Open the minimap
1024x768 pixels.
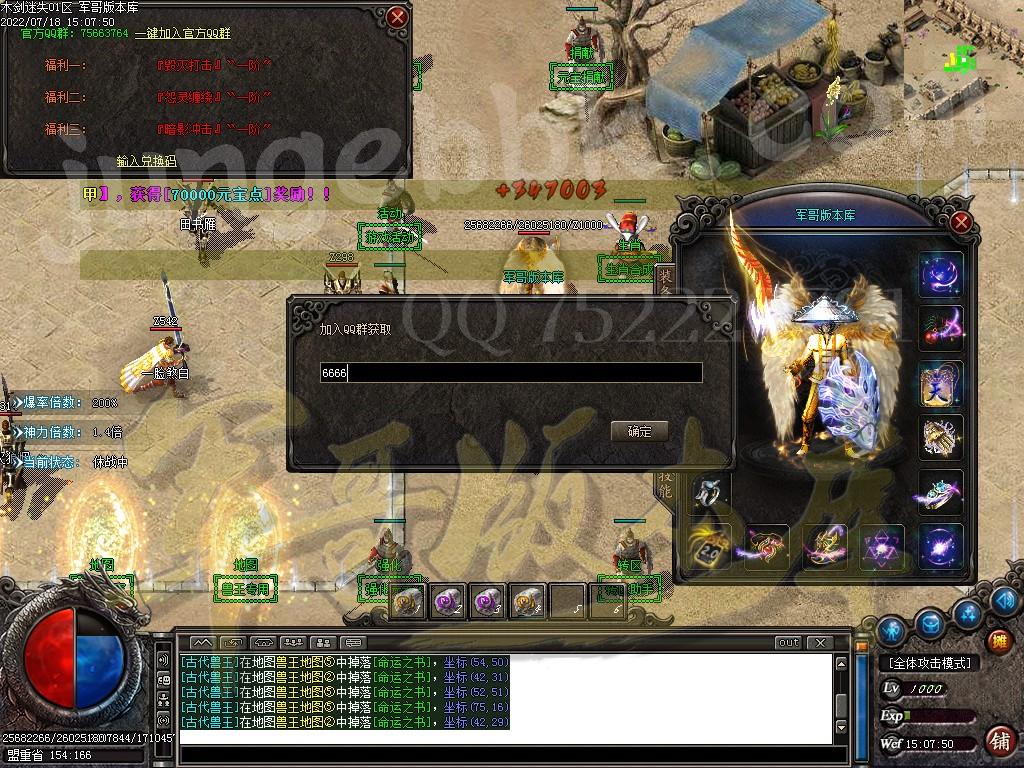click(963, 50)
